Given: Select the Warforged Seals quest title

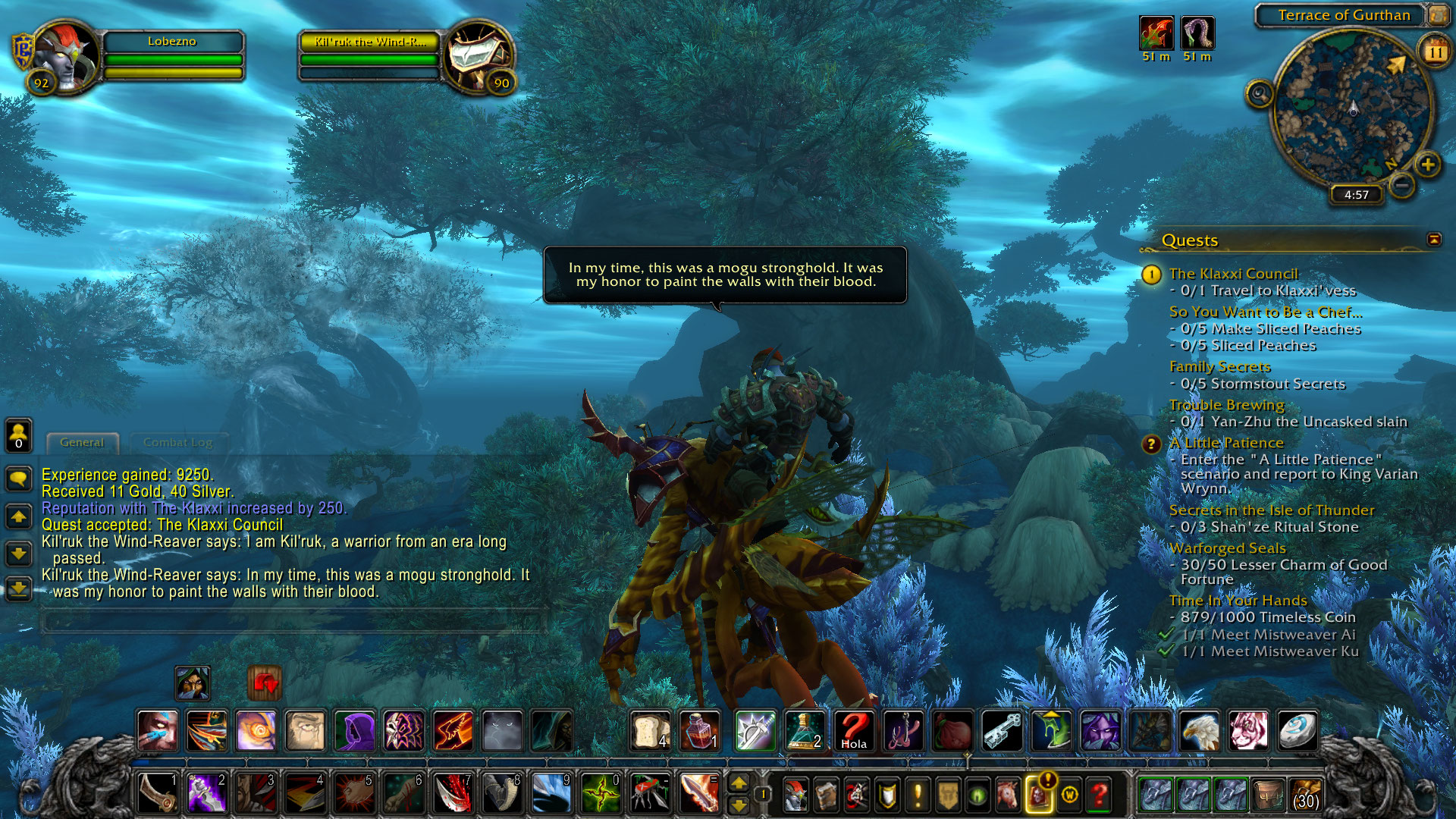Looking at the screenshot, I should (1227, 548).
